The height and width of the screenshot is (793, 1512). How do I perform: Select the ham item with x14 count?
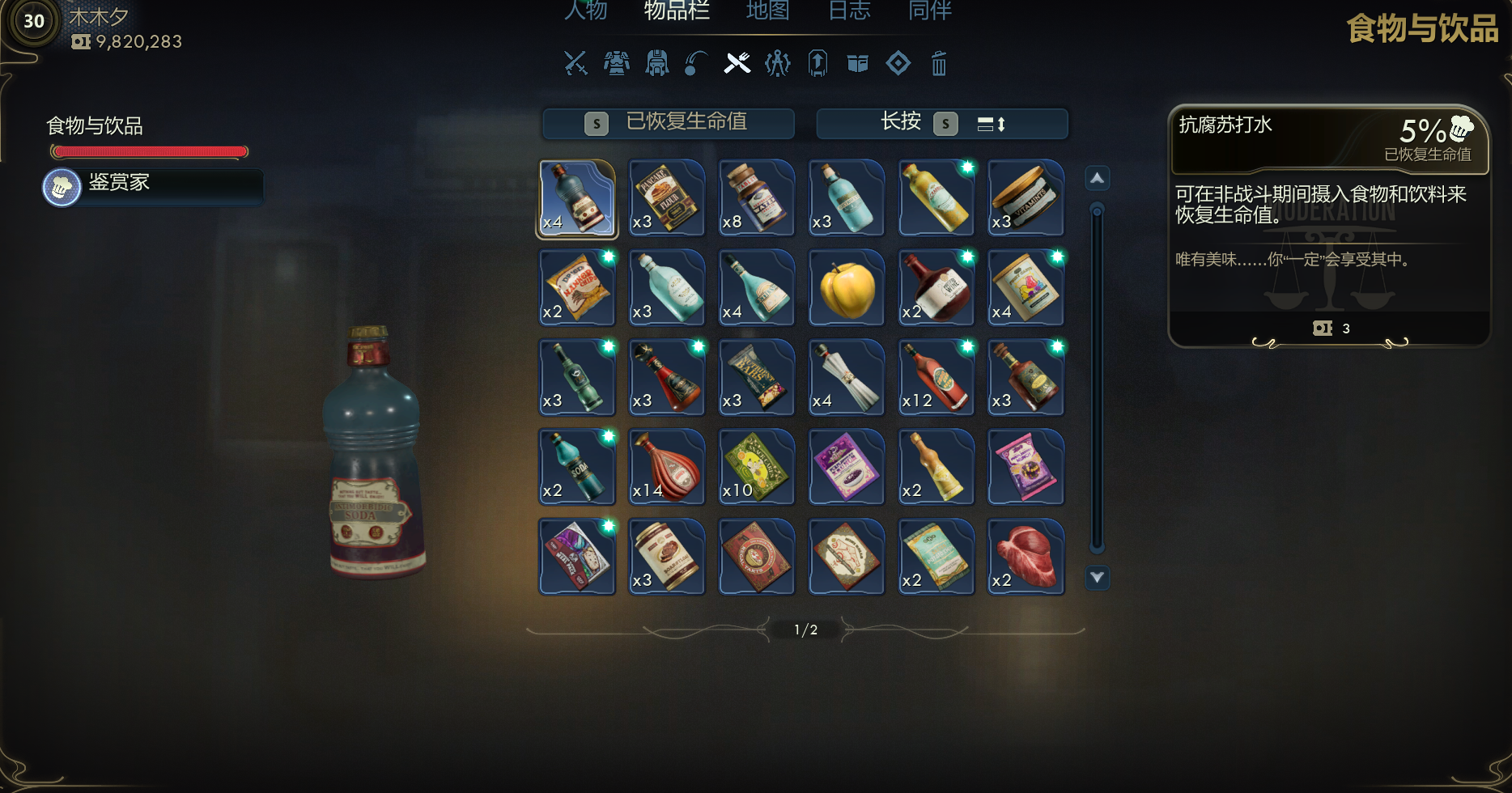point(667,468)
